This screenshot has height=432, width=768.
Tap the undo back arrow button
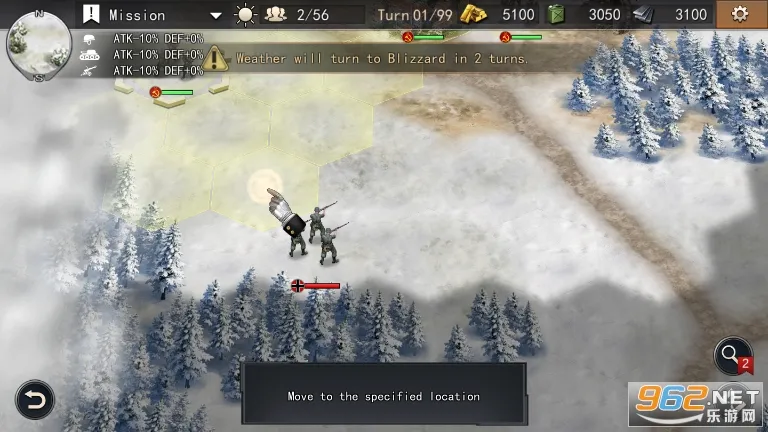tap(34, 400)
